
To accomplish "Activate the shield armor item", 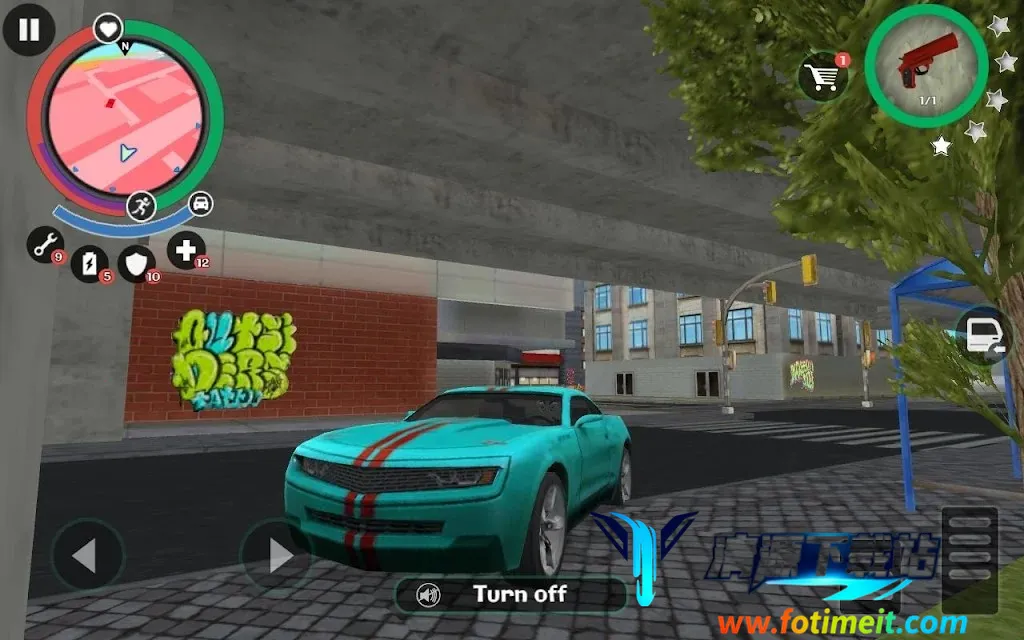I will coord(137,262).
